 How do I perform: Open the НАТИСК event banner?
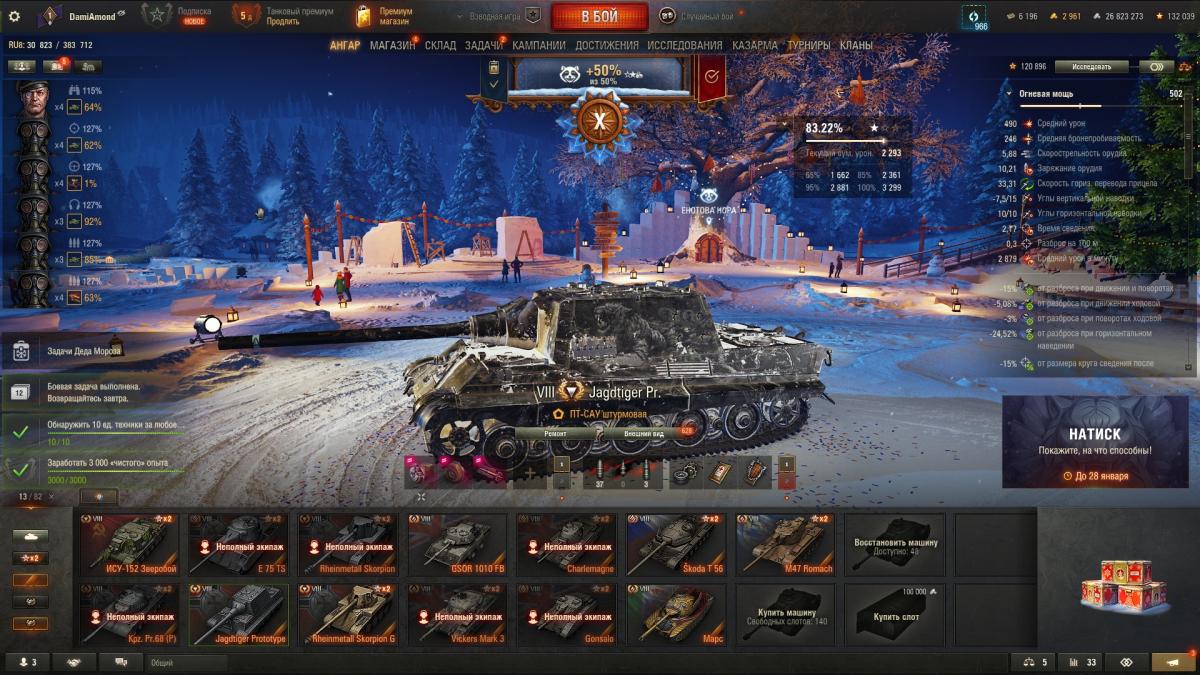[x=1094, y=441]
